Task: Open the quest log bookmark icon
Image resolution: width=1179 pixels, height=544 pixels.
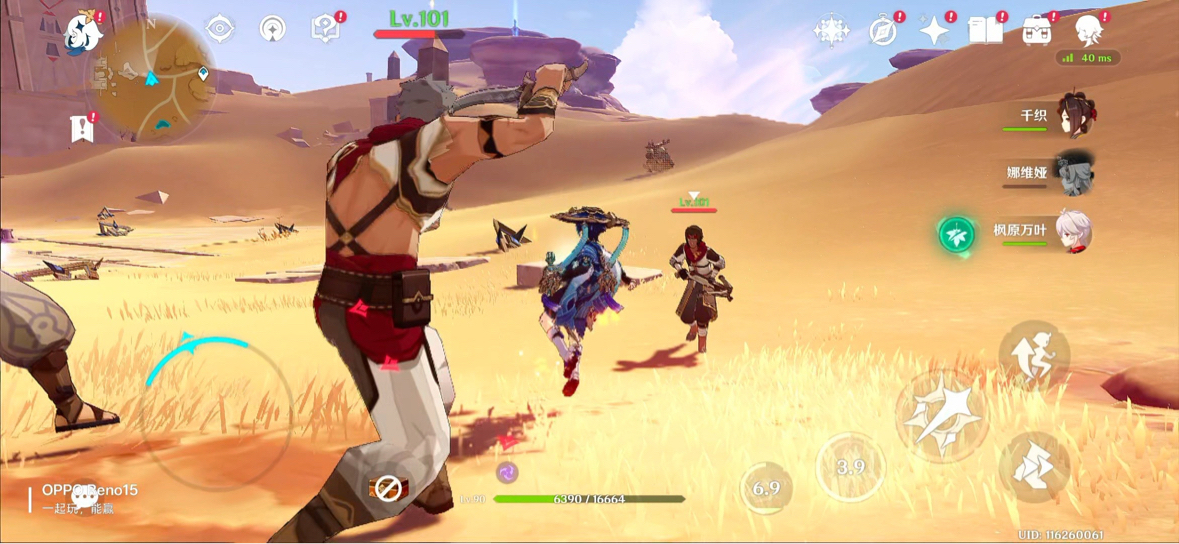Action: point(82,128)
